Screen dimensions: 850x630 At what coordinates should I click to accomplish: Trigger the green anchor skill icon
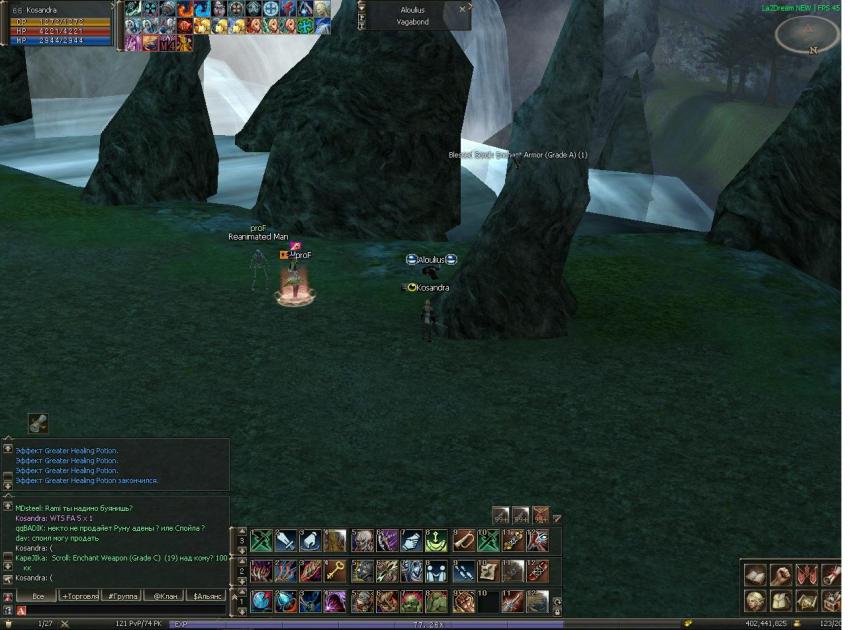(437, 541)
